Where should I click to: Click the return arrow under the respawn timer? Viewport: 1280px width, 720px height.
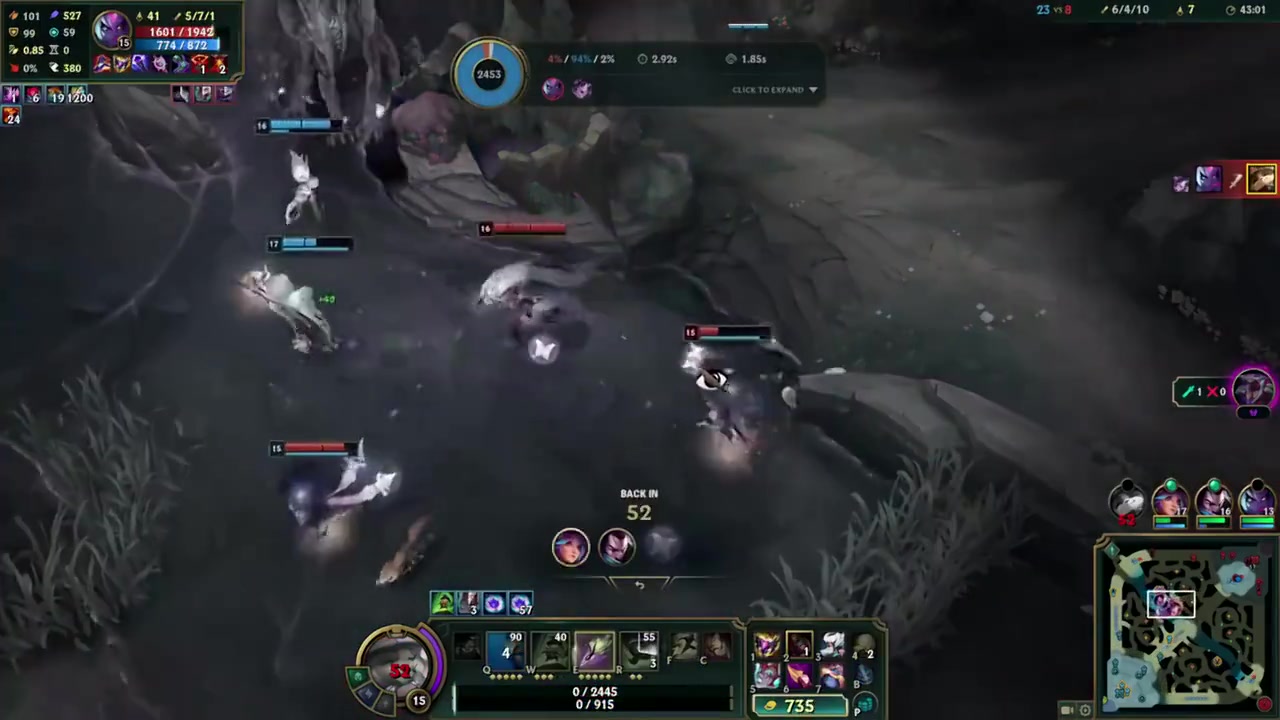tap(639, 585)
